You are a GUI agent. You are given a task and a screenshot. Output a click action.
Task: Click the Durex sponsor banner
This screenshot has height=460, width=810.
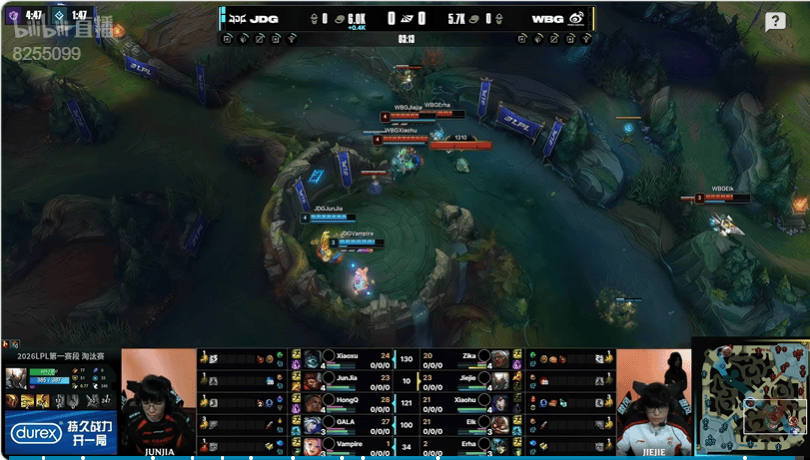point(60,432)
